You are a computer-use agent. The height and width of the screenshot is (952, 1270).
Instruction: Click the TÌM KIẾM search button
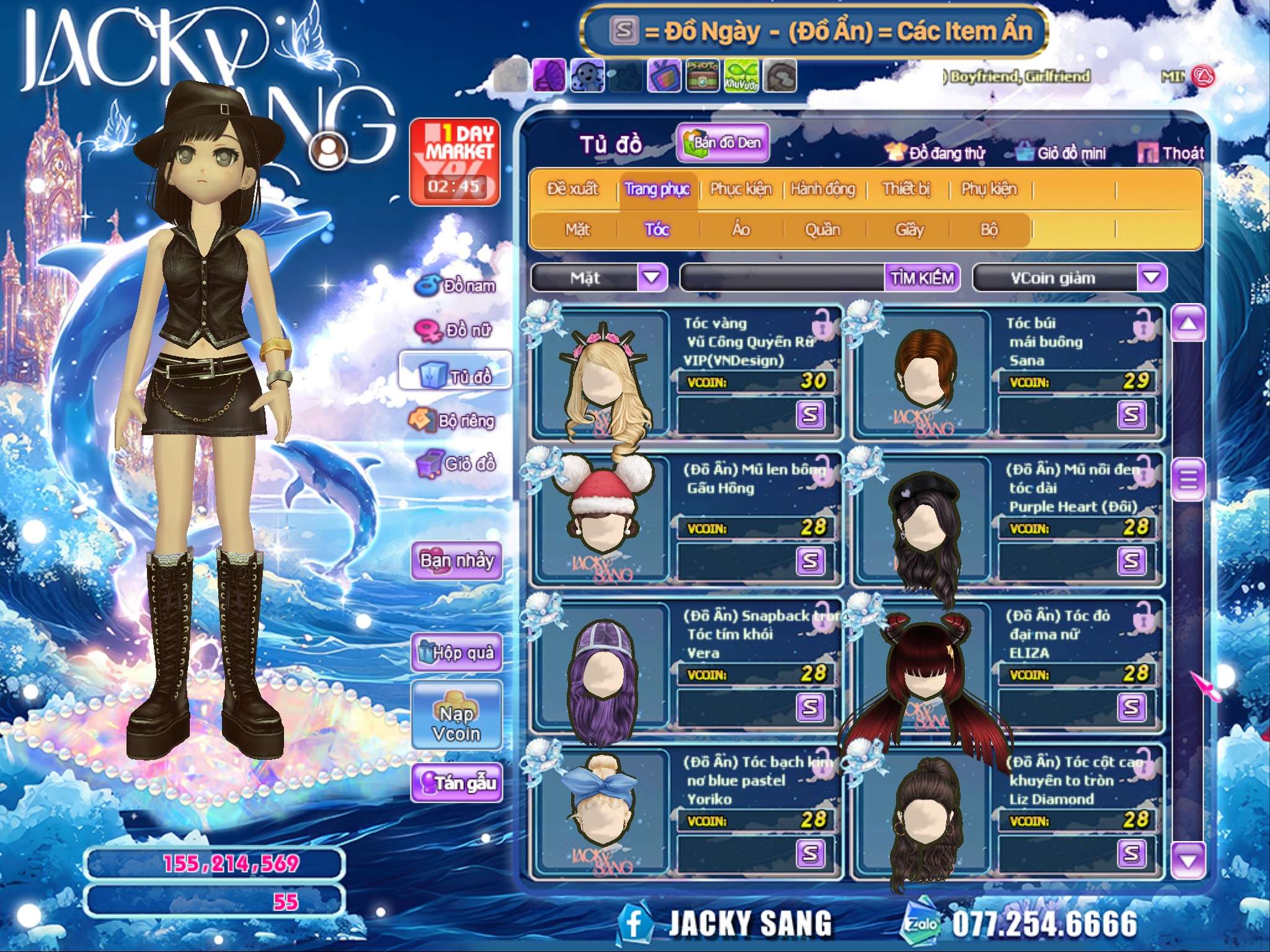coord(922,278)
